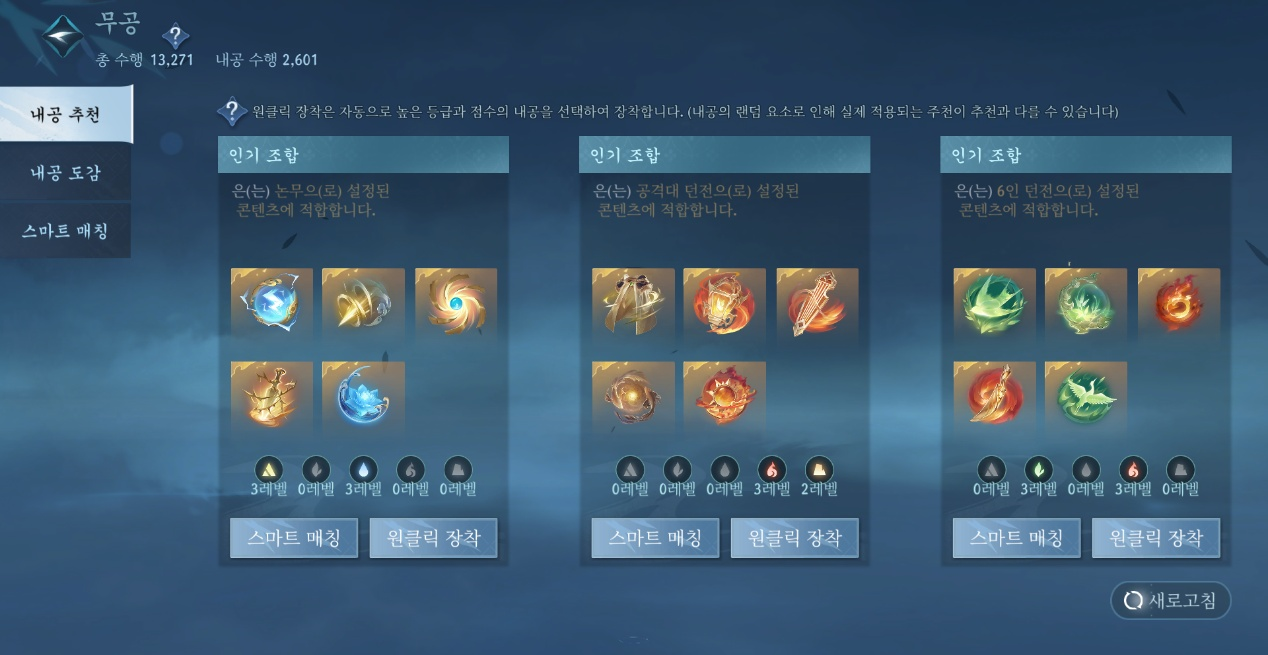Screen dimensions: 1268x655
Task: Choose the red fire ring inner skill
Action: click(1178, 302)
